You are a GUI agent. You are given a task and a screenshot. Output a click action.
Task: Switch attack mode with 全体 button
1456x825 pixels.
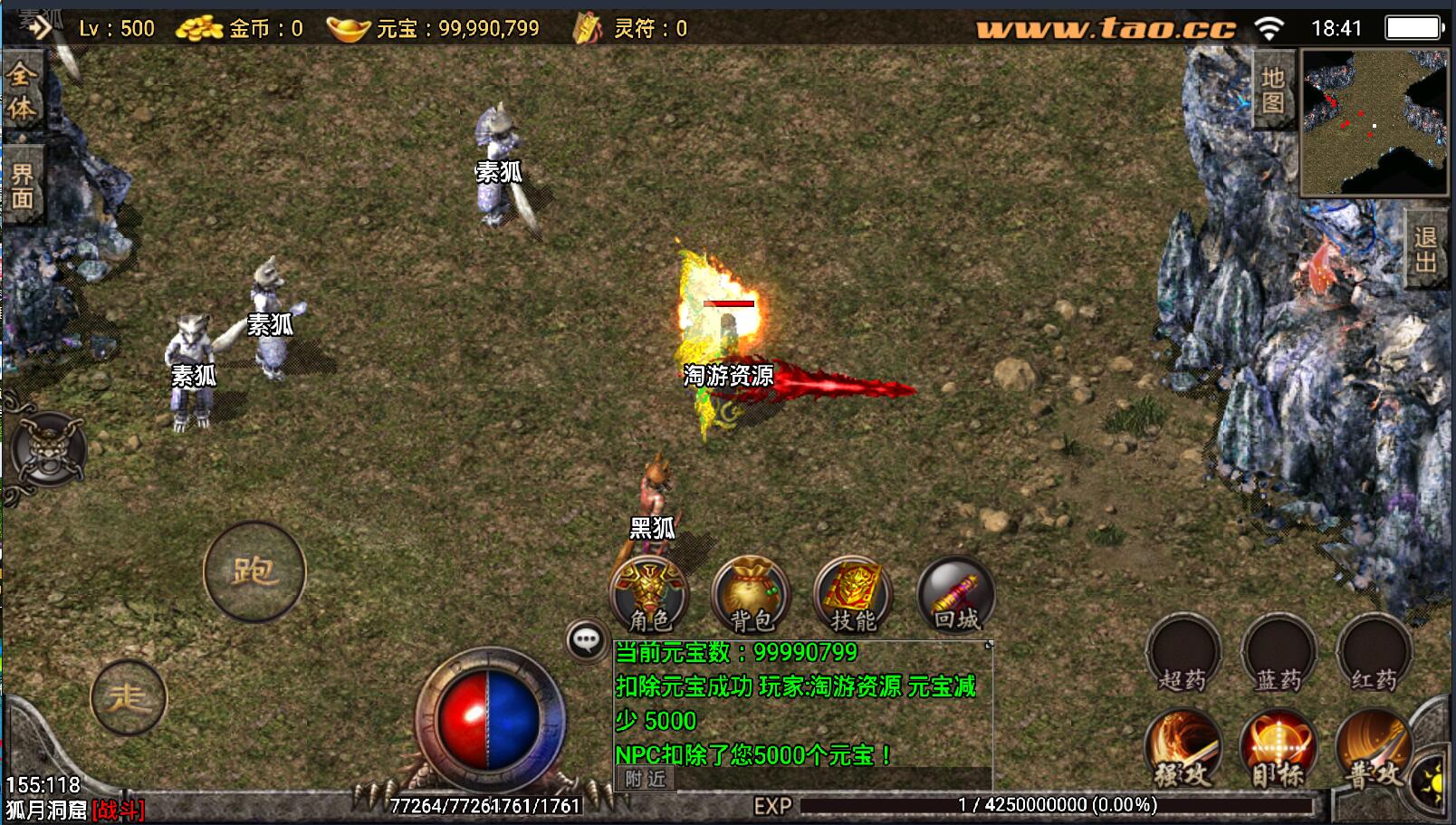[x=22, y=91]
